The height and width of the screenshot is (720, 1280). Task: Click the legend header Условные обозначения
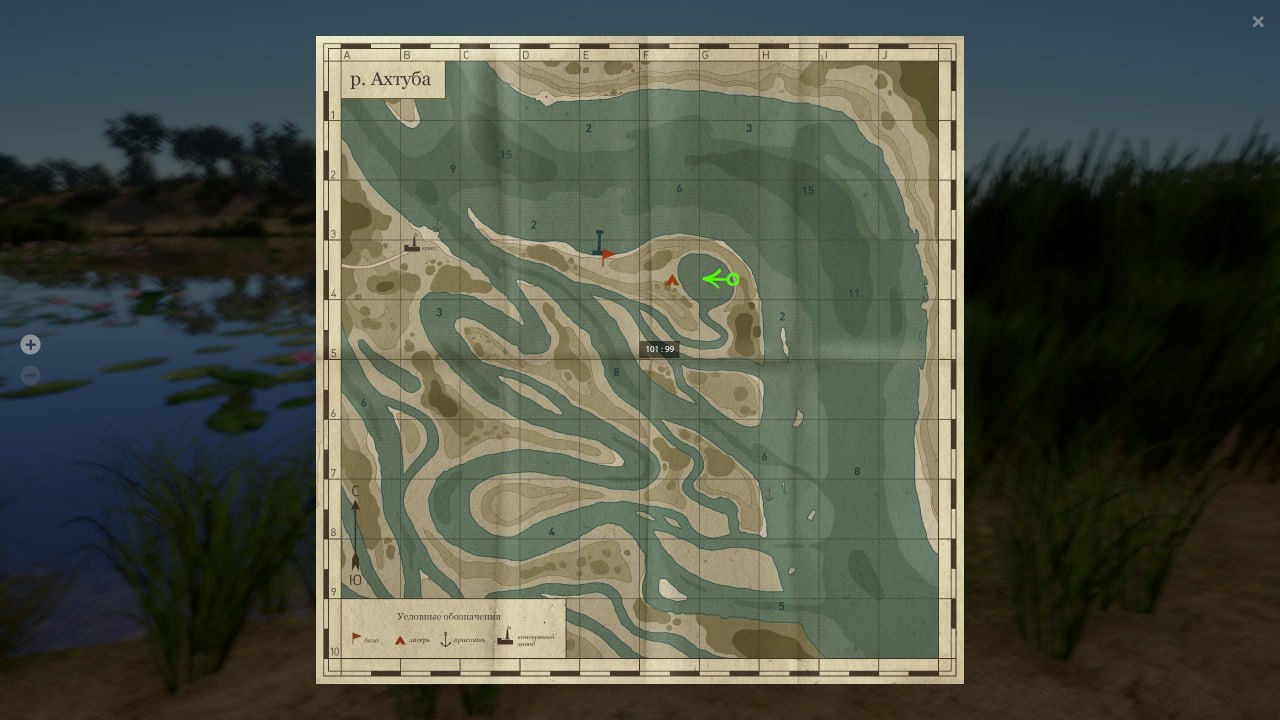(x=450, y=616)
